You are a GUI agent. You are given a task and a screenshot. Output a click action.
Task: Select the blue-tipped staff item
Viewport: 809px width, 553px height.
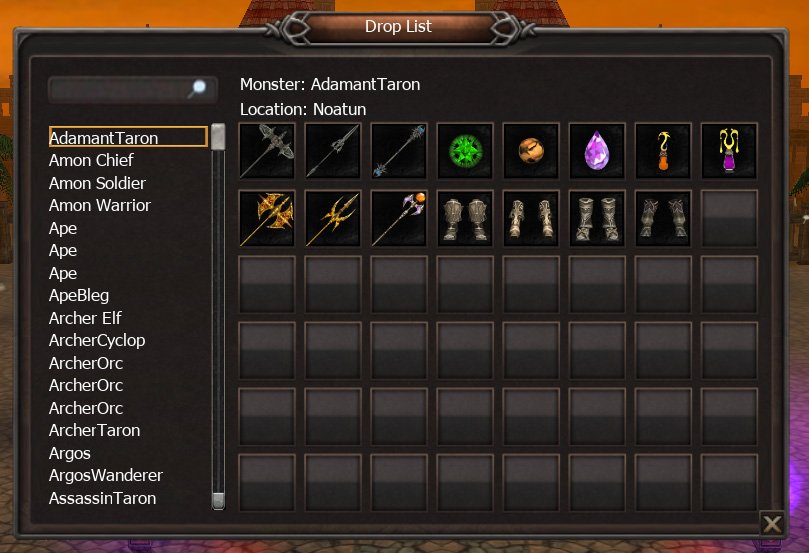click(399, 151)
